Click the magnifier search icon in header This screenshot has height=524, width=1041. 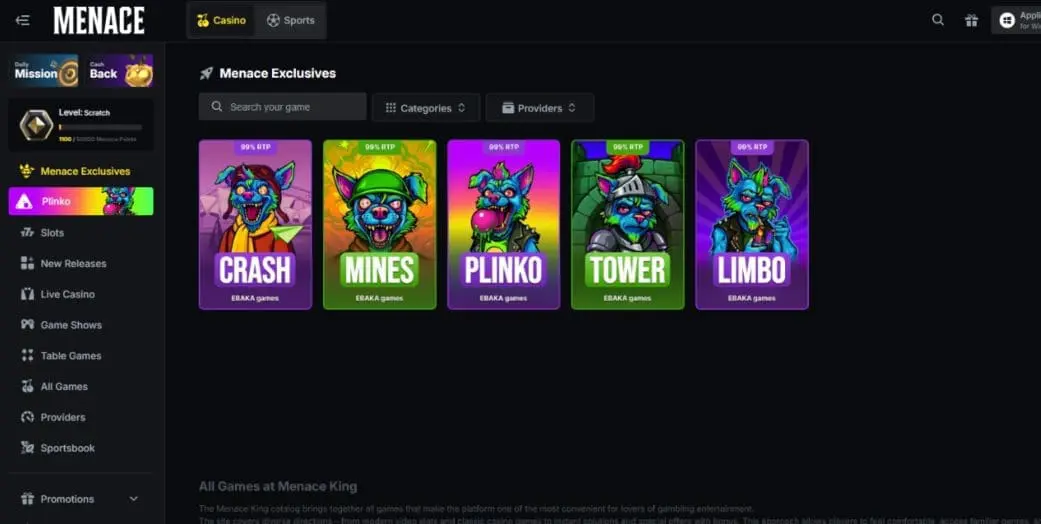[937, 20]
